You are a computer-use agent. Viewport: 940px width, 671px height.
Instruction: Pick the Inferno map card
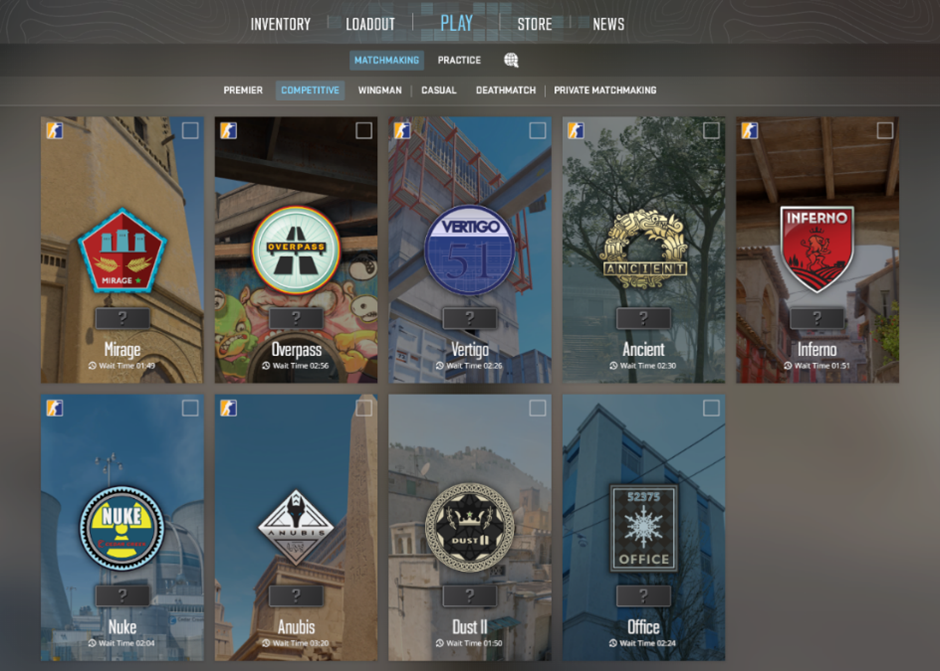(x=817, y=250)
